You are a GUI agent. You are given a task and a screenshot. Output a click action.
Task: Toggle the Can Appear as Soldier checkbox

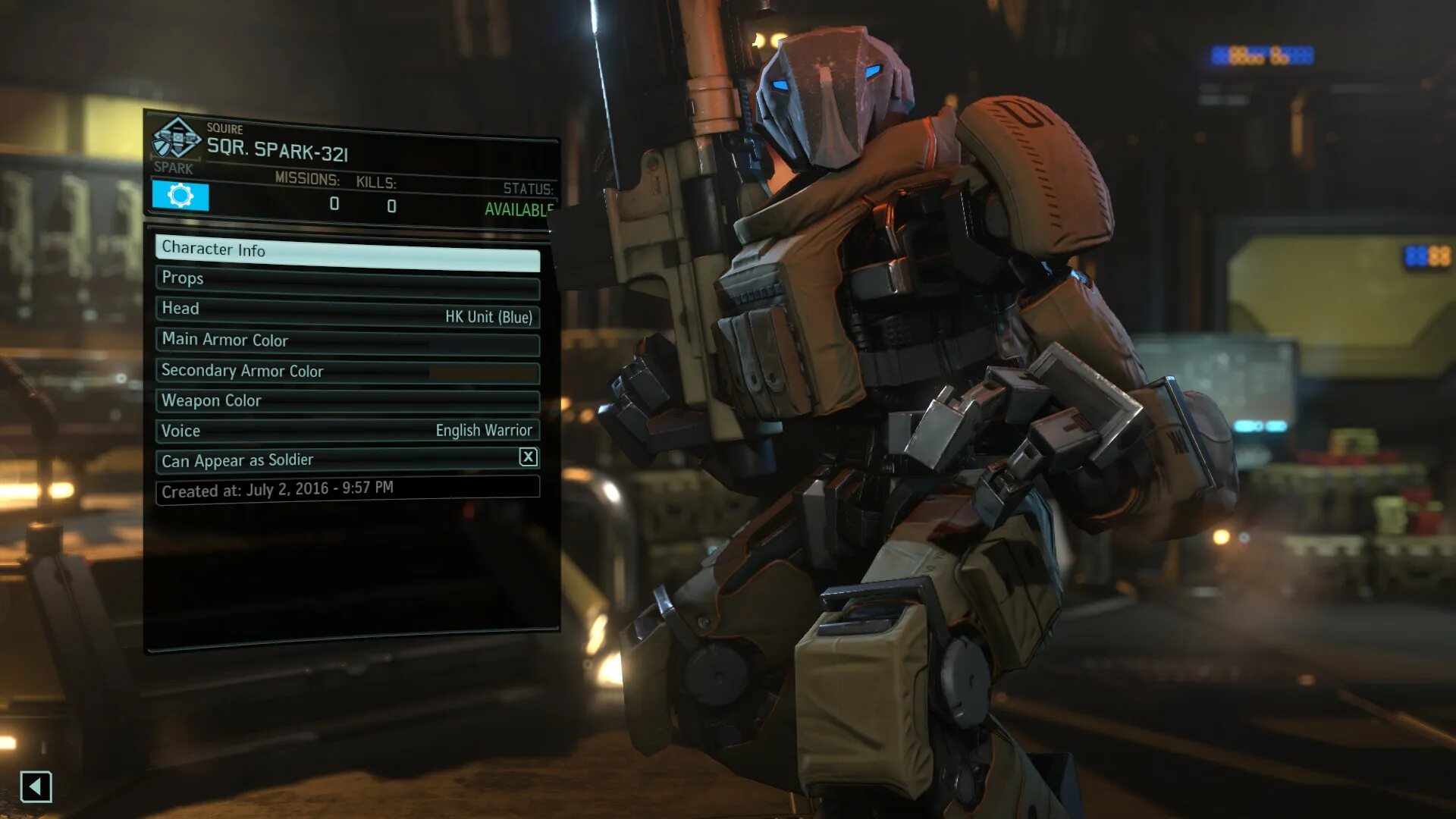click(528, 457)
